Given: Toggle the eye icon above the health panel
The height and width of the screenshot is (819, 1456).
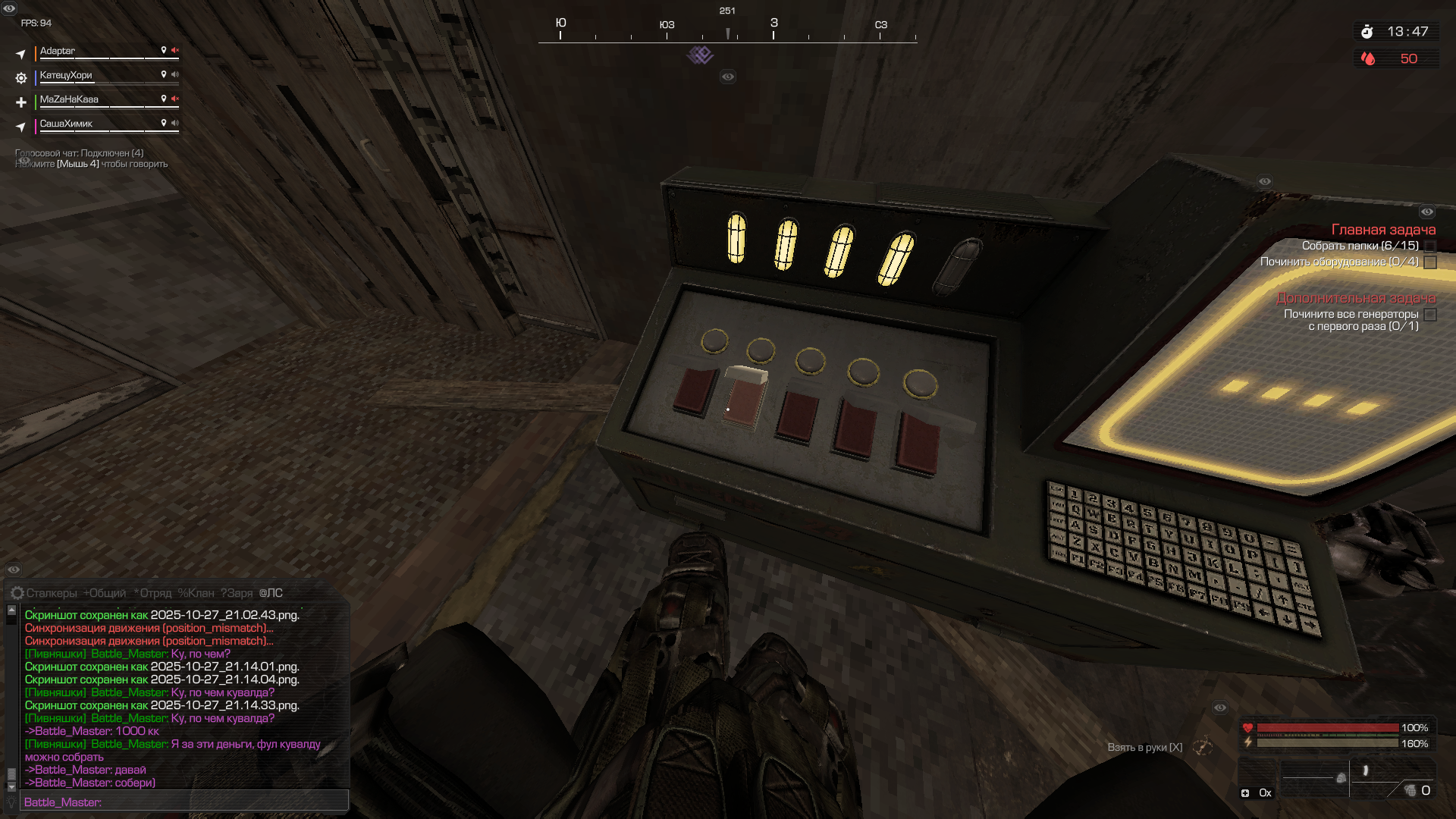Looking at the screenshot, I should (x=1220, y=708).
